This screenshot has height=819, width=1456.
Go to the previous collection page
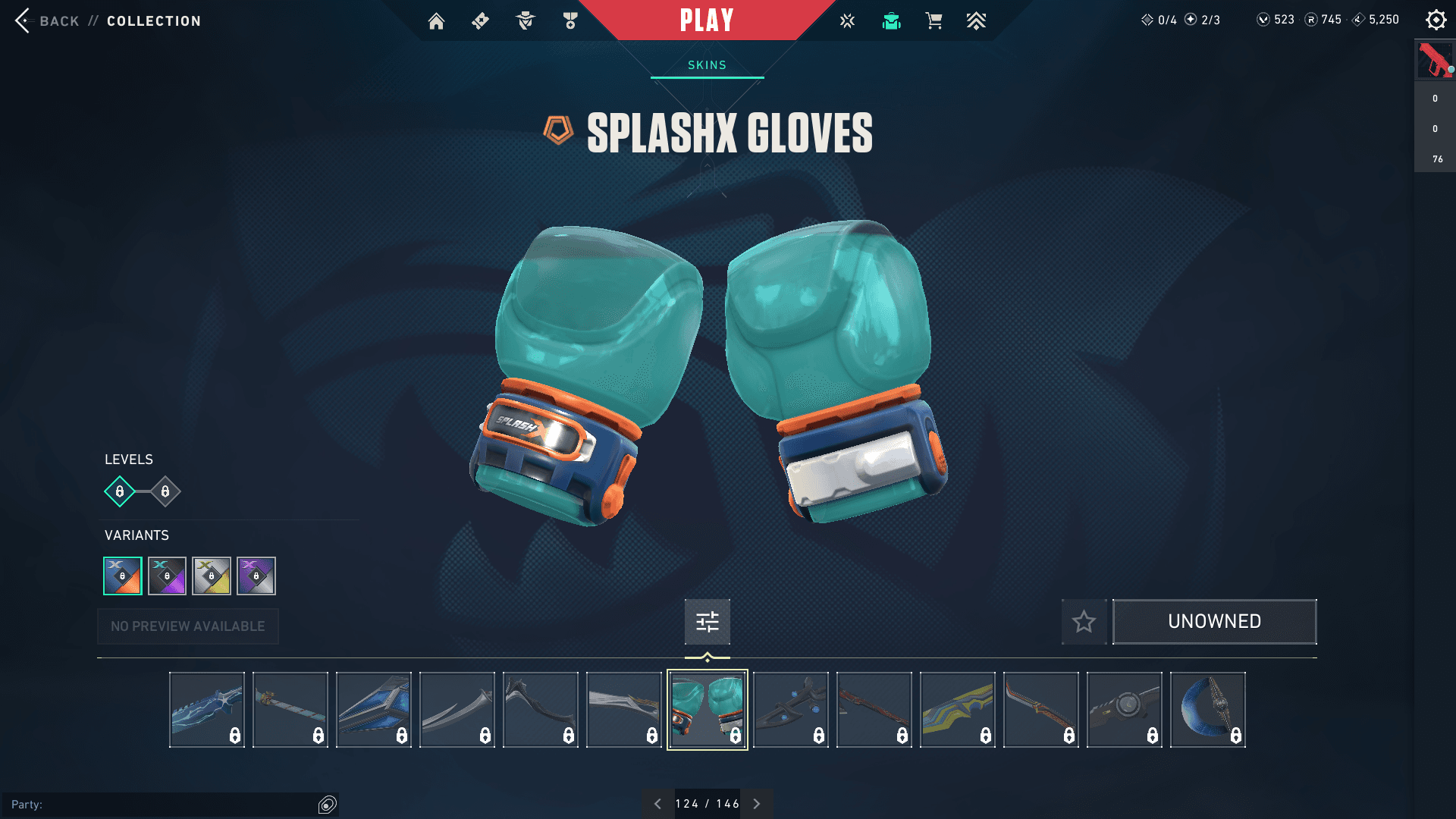(x=657, y=803)
